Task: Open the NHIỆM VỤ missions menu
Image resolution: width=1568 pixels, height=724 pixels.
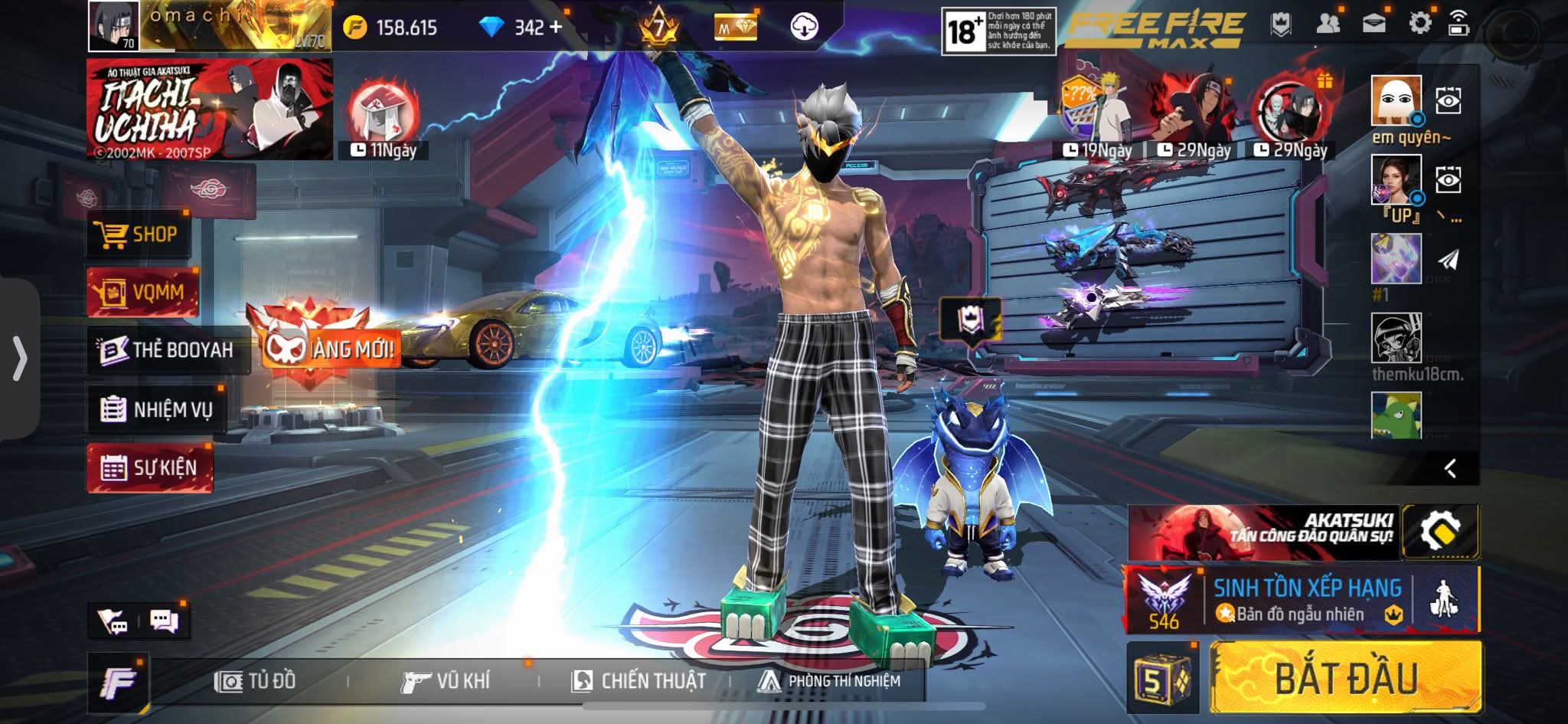Action: pyautogui.click(x=157, y=409)
